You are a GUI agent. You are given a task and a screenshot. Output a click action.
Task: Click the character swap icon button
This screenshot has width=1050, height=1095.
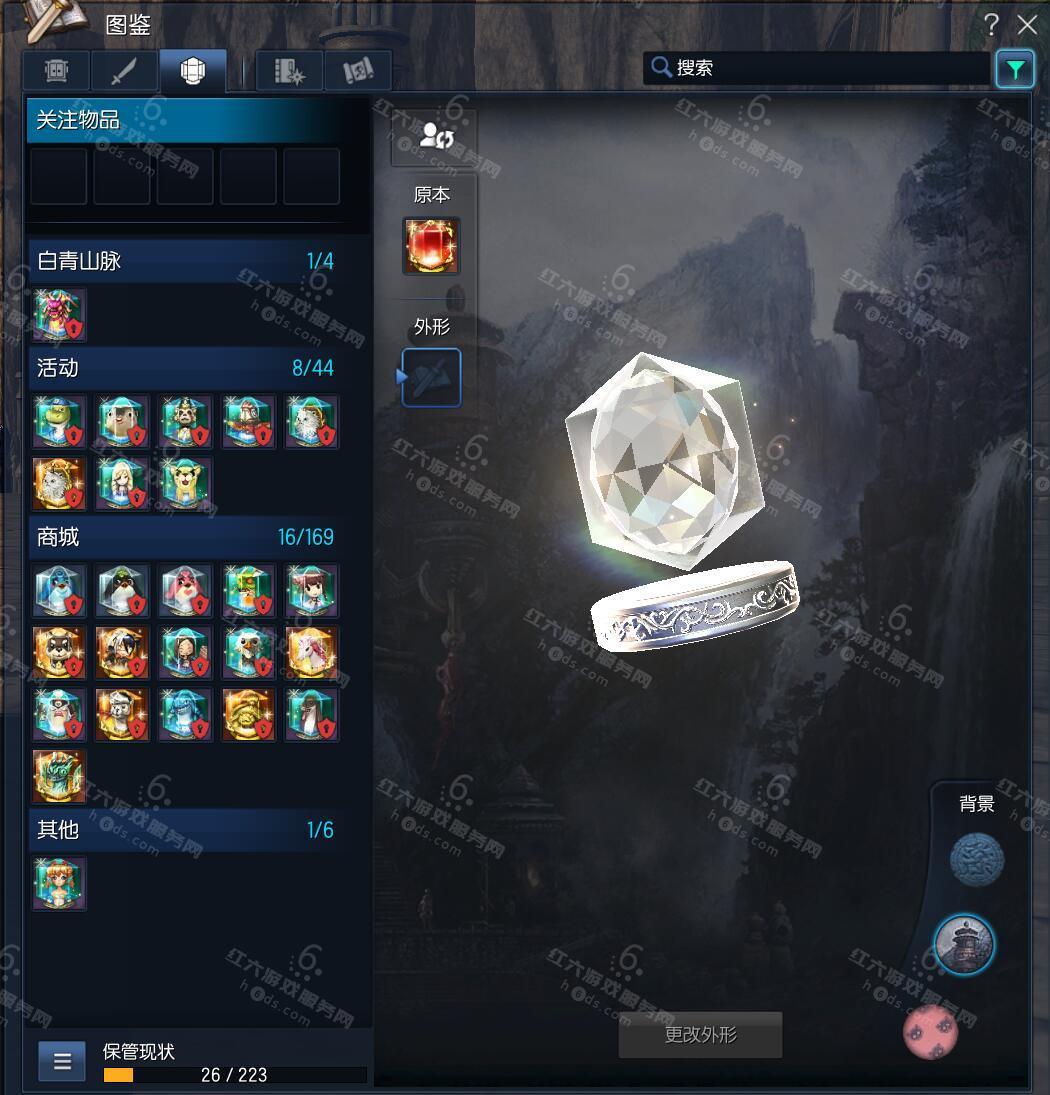435,136
